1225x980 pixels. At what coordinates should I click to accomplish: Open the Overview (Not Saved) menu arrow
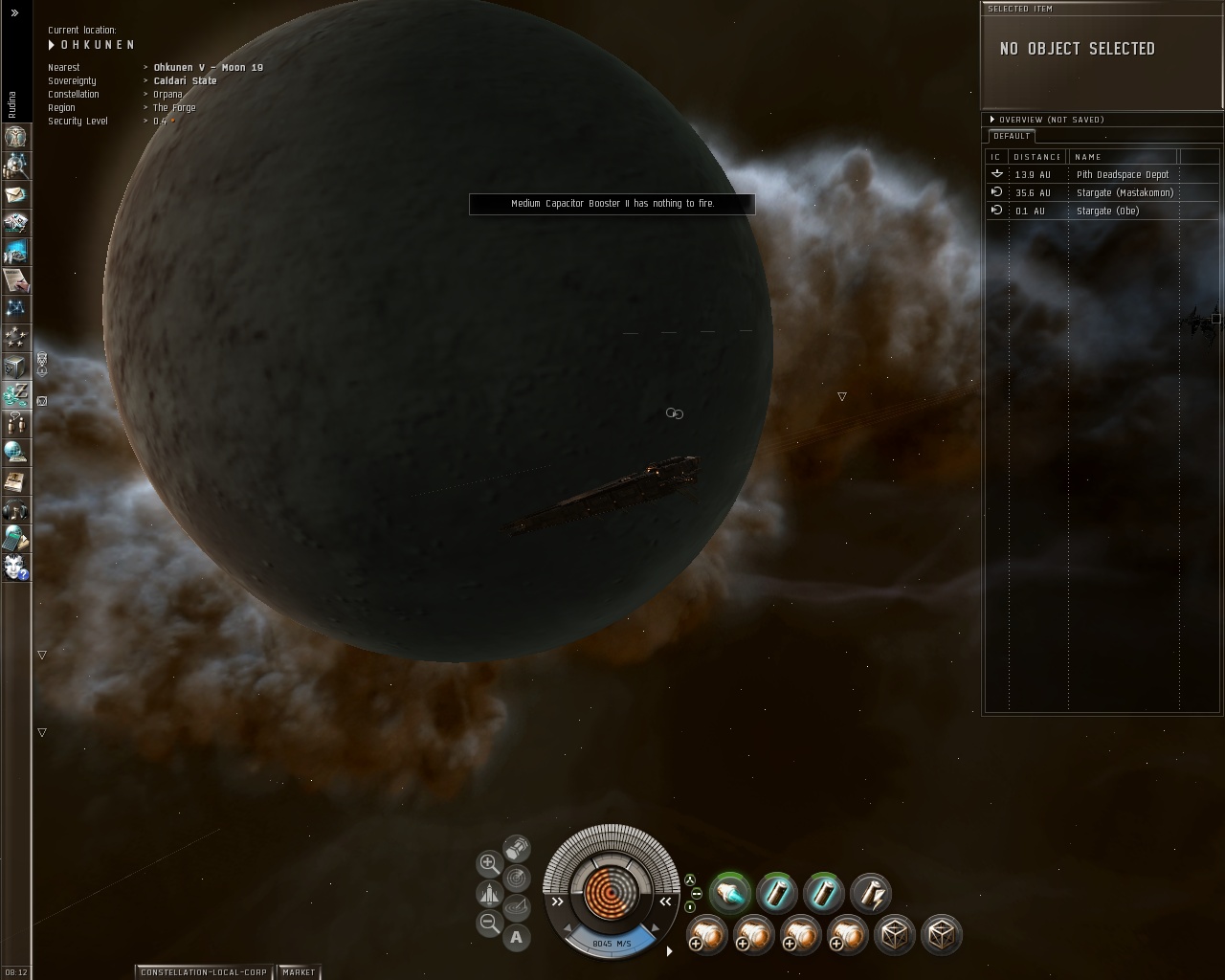(992, 120)
